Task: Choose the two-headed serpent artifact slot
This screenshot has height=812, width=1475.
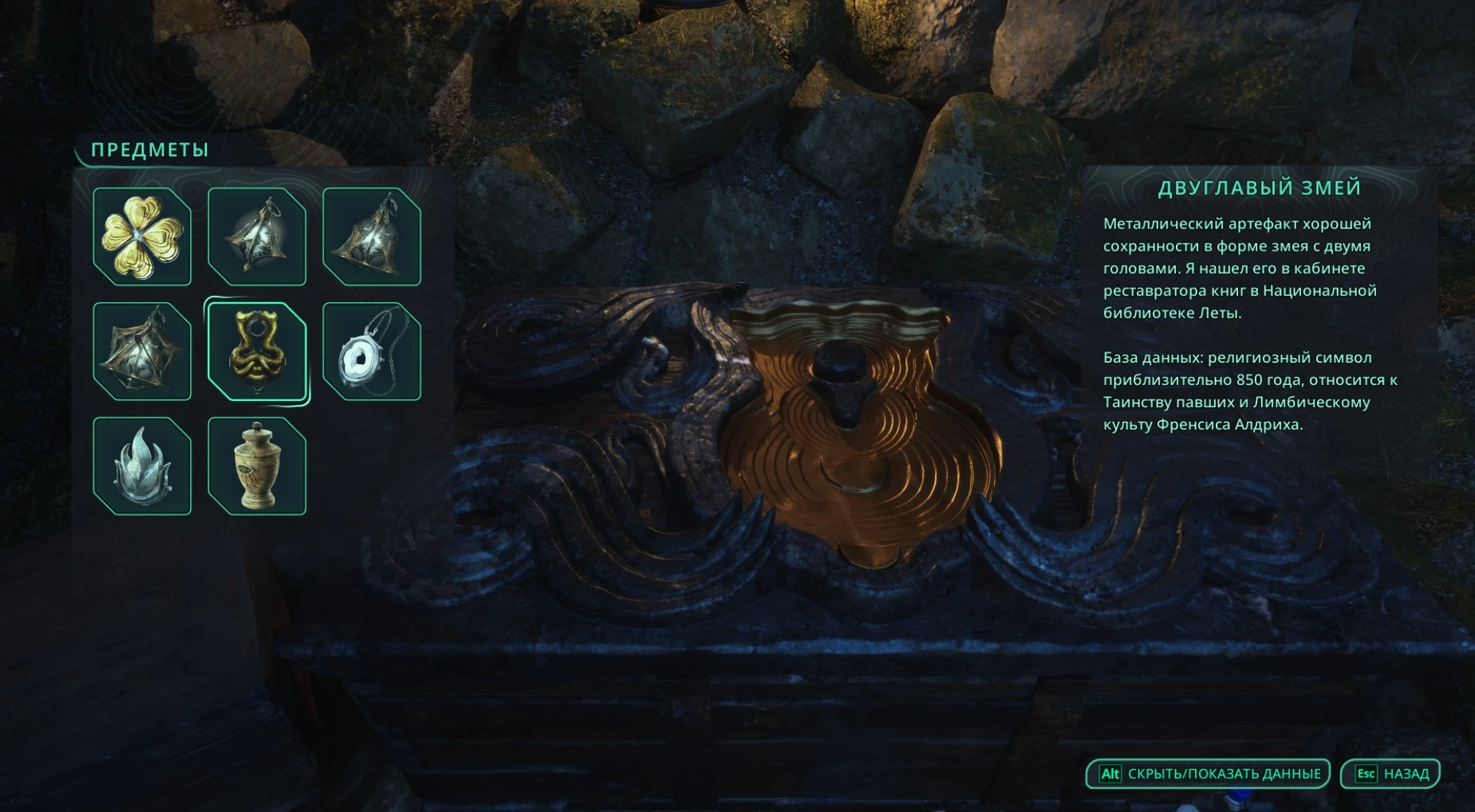Action: click(257, 351)
